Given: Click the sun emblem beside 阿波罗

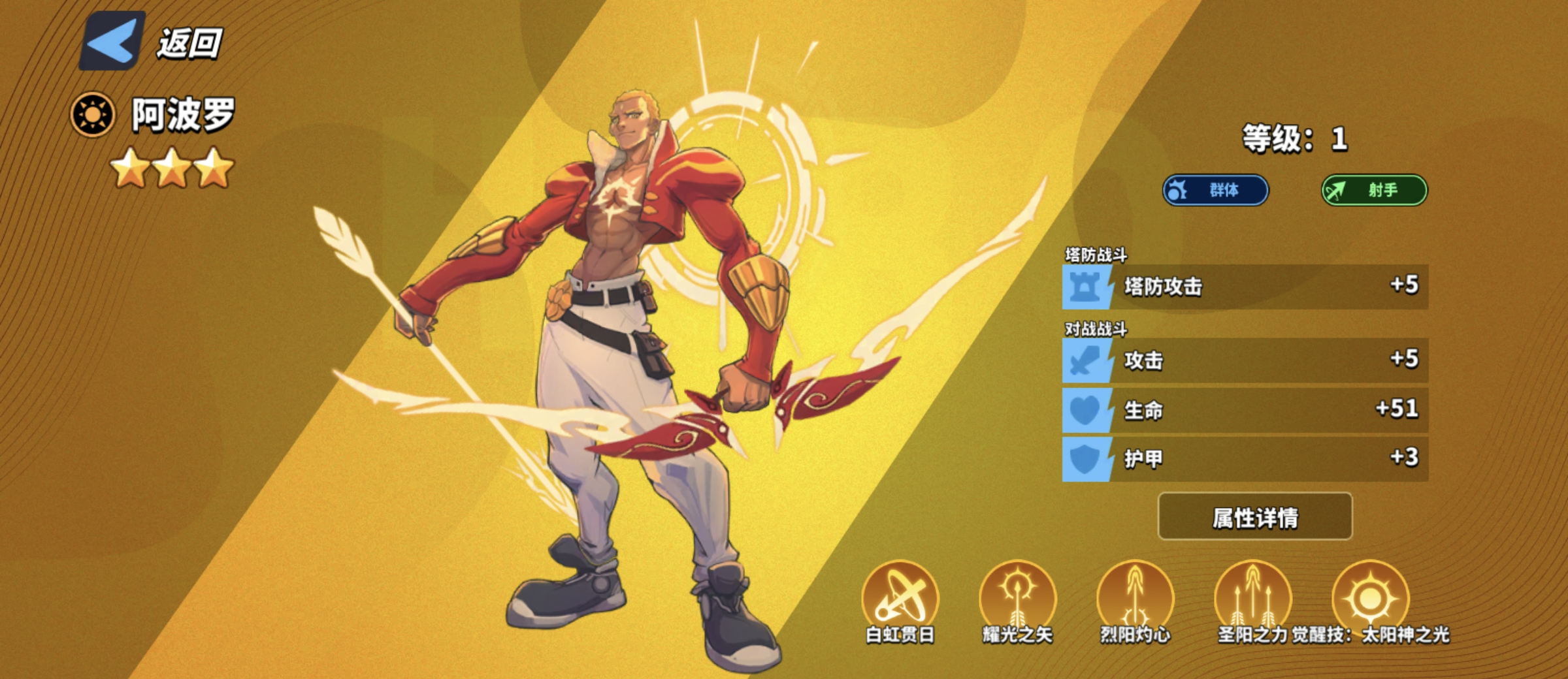Looking at the screenshot, I should (92, 115).
